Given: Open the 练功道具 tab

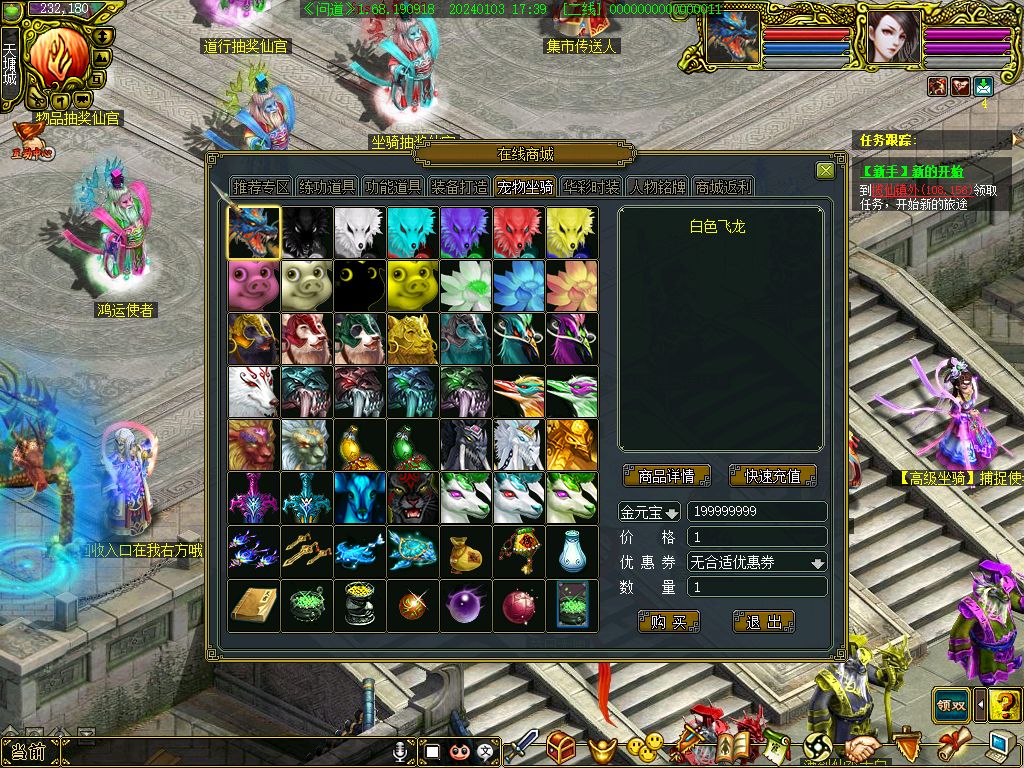Looking at the screenshot, I should (x=327, y=187).
